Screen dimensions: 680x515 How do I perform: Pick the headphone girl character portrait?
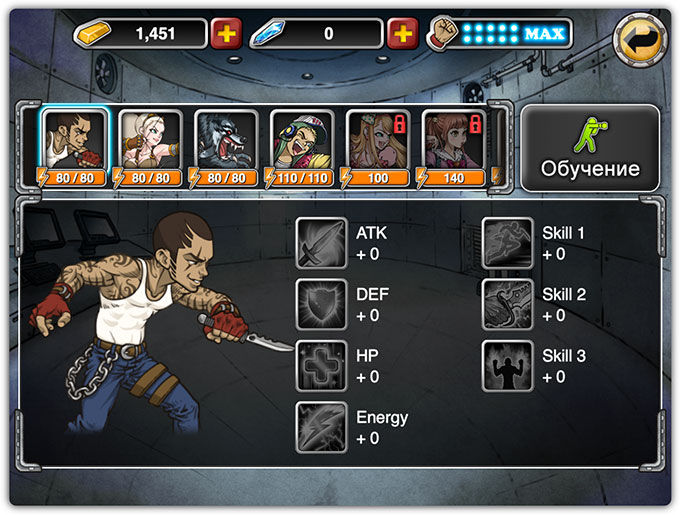(301, 142)
